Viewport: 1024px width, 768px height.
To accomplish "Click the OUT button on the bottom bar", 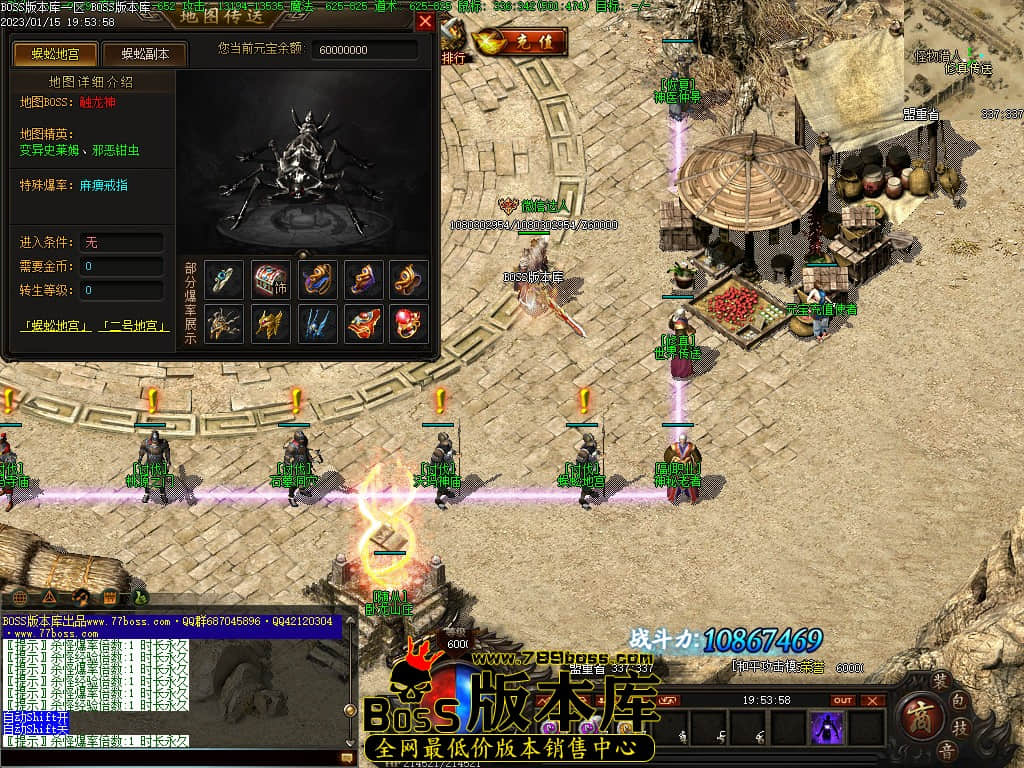I will pyautogui.click(x=843, y=700).
